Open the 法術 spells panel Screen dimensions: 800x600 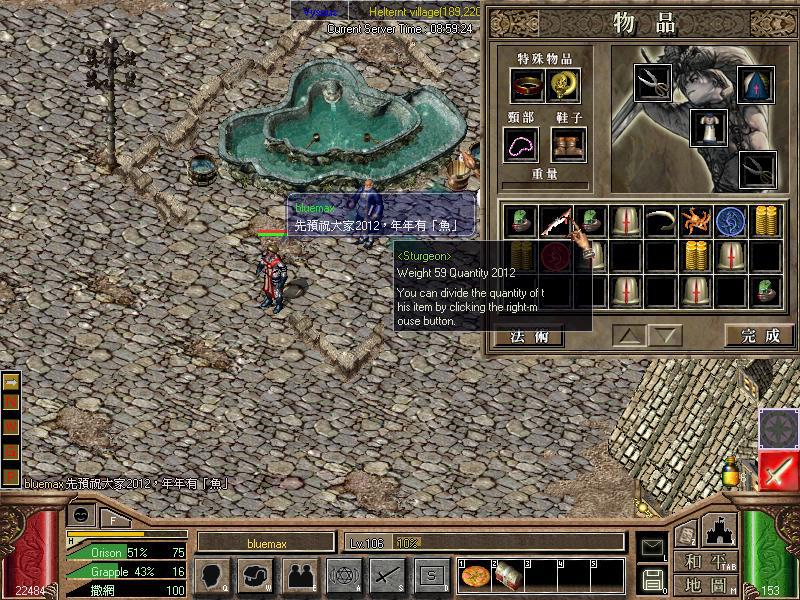pos(529,336)
